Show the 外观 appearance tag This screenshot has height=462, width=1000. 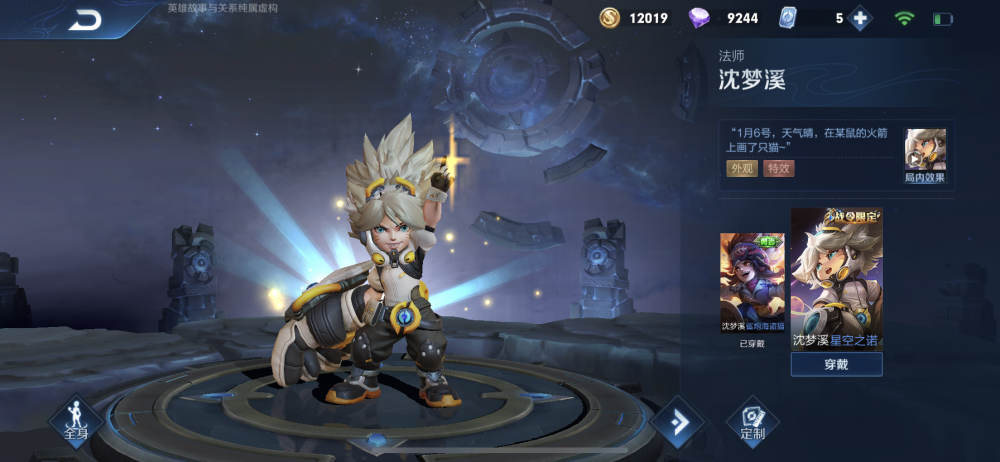pos(741,168)
